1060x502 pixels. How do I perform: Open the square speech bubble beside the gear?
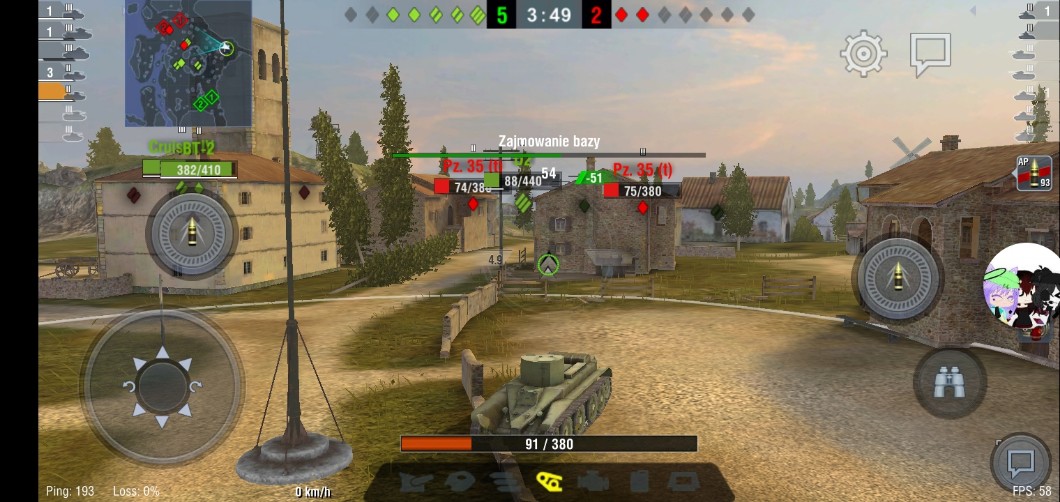[x=930, y=55]
